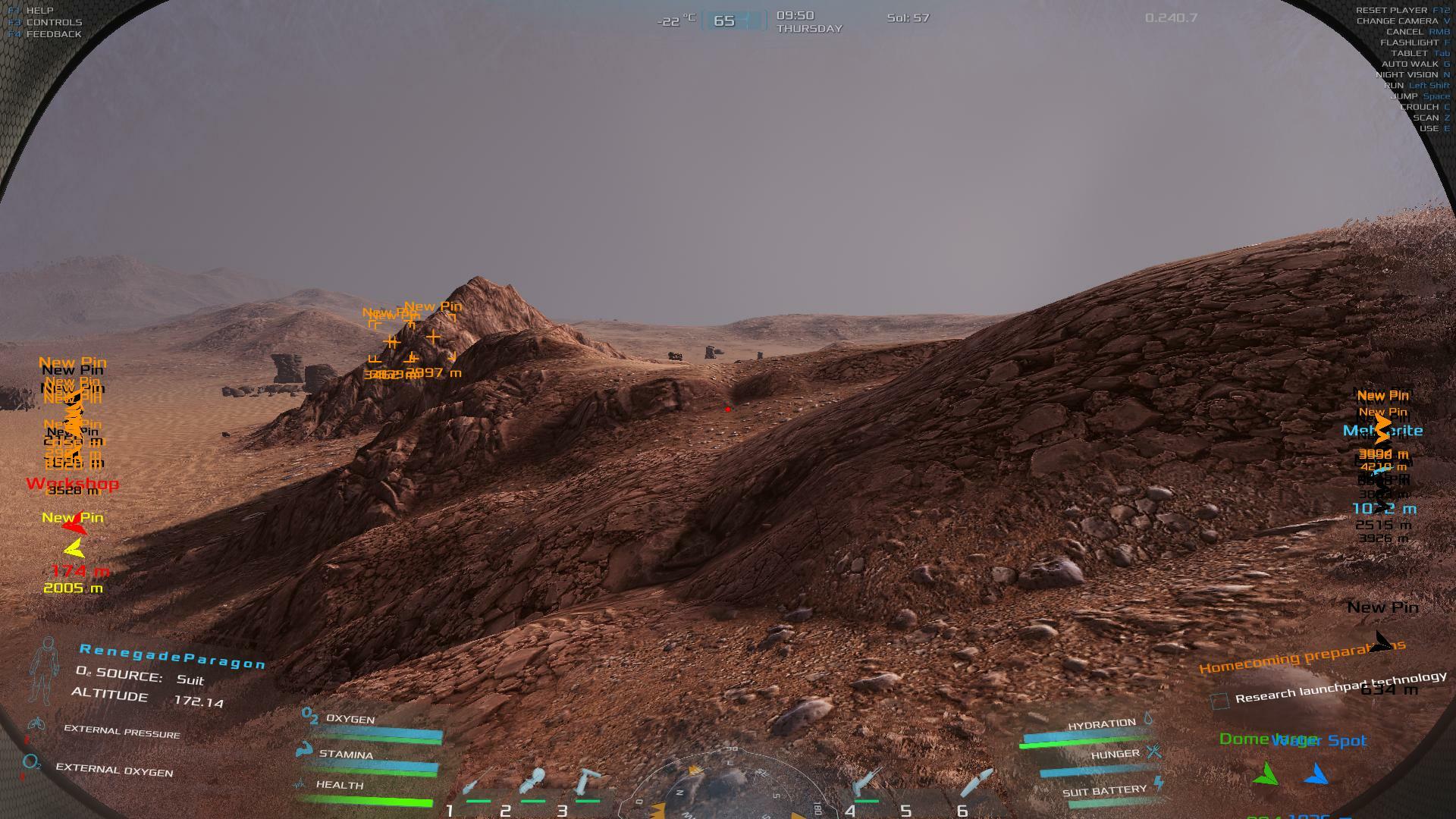This screenshot has height=819, width=1456.
Task: Click the astronaut suit status icon
Action: (44, 671)
